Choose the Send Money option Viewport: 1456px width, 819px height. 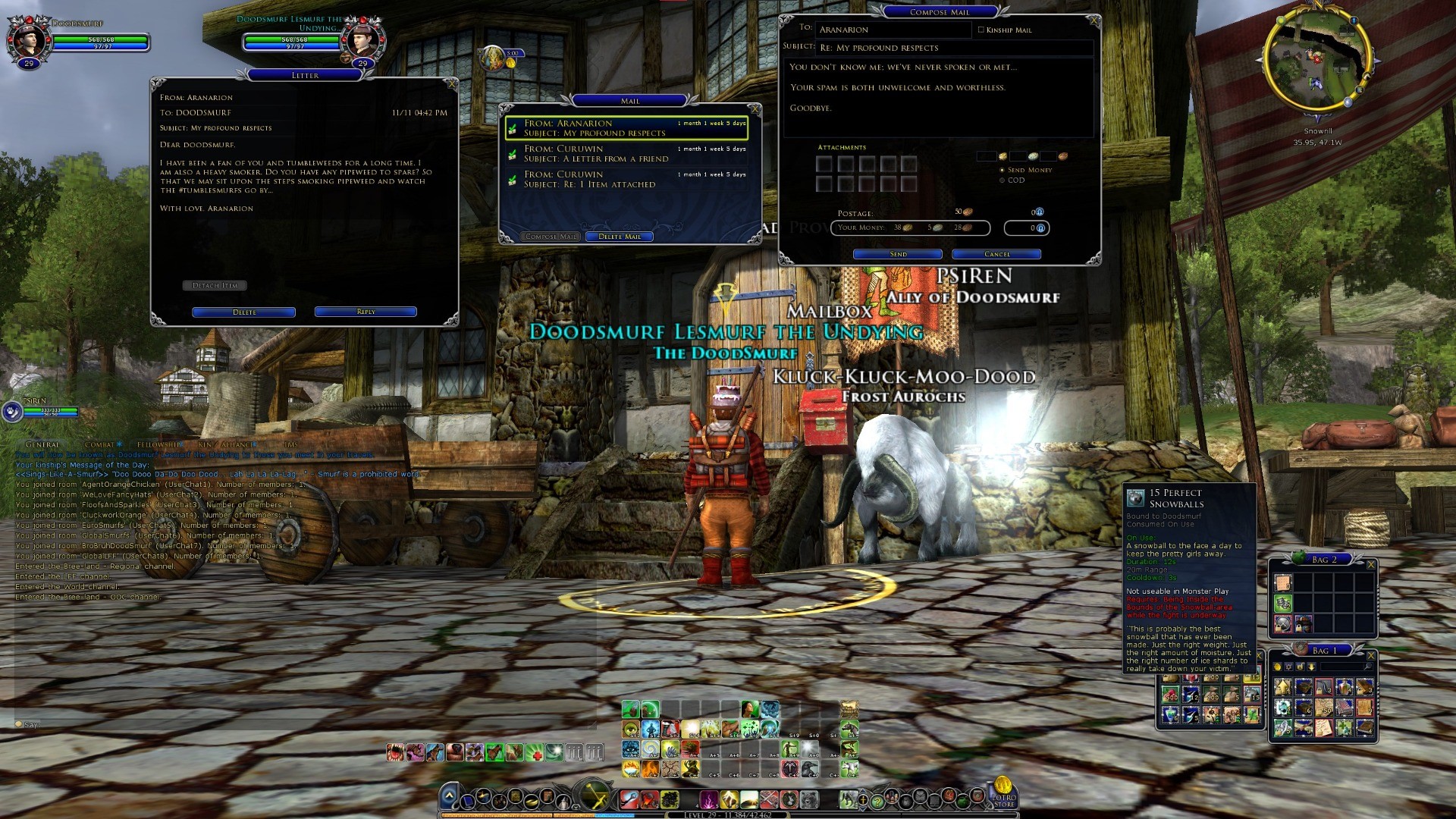(x=1003, y=171)
